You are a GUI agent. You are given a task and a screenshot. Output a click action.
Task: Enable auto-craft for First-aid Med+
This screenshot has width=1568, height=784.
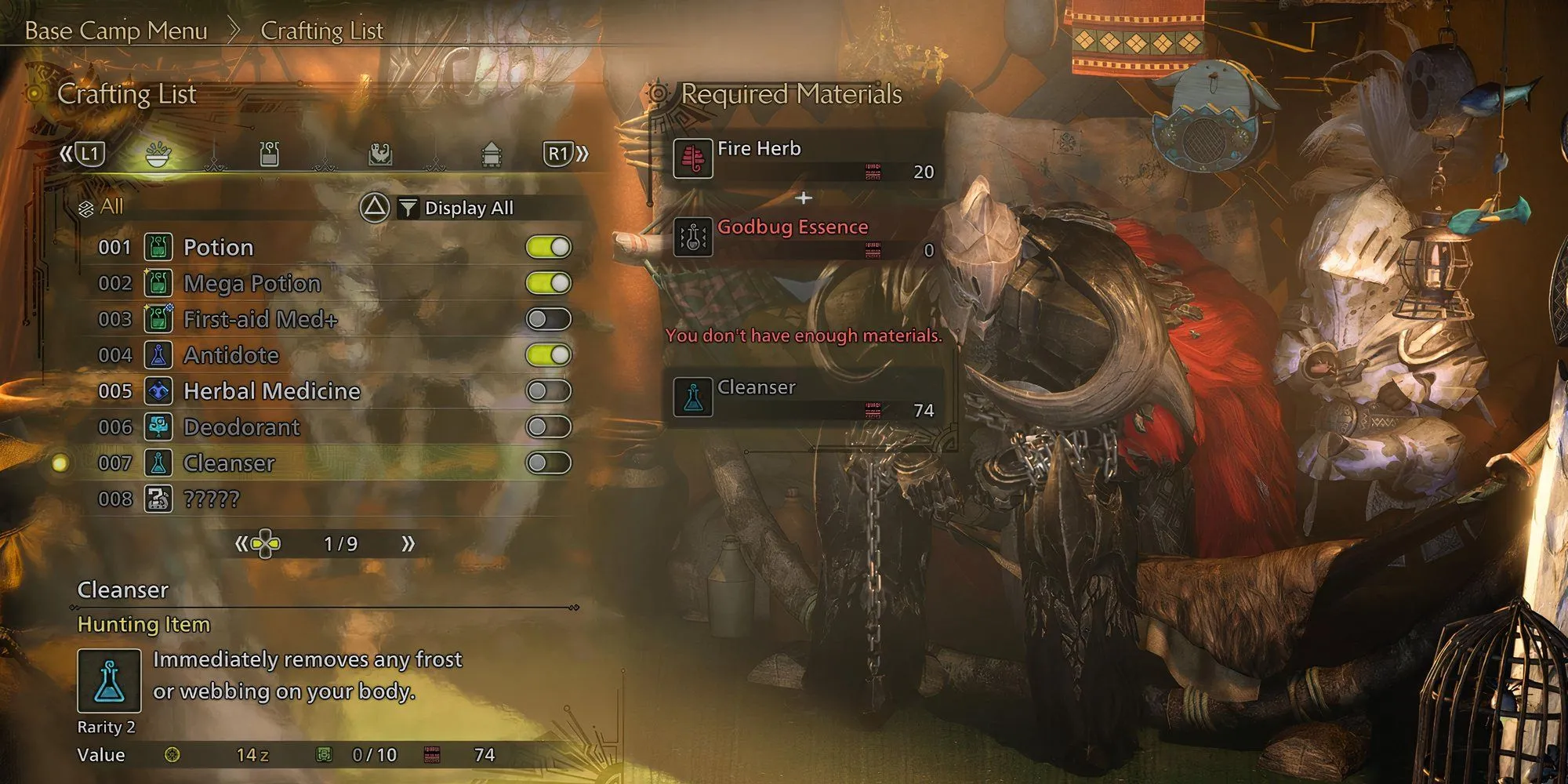549,320
